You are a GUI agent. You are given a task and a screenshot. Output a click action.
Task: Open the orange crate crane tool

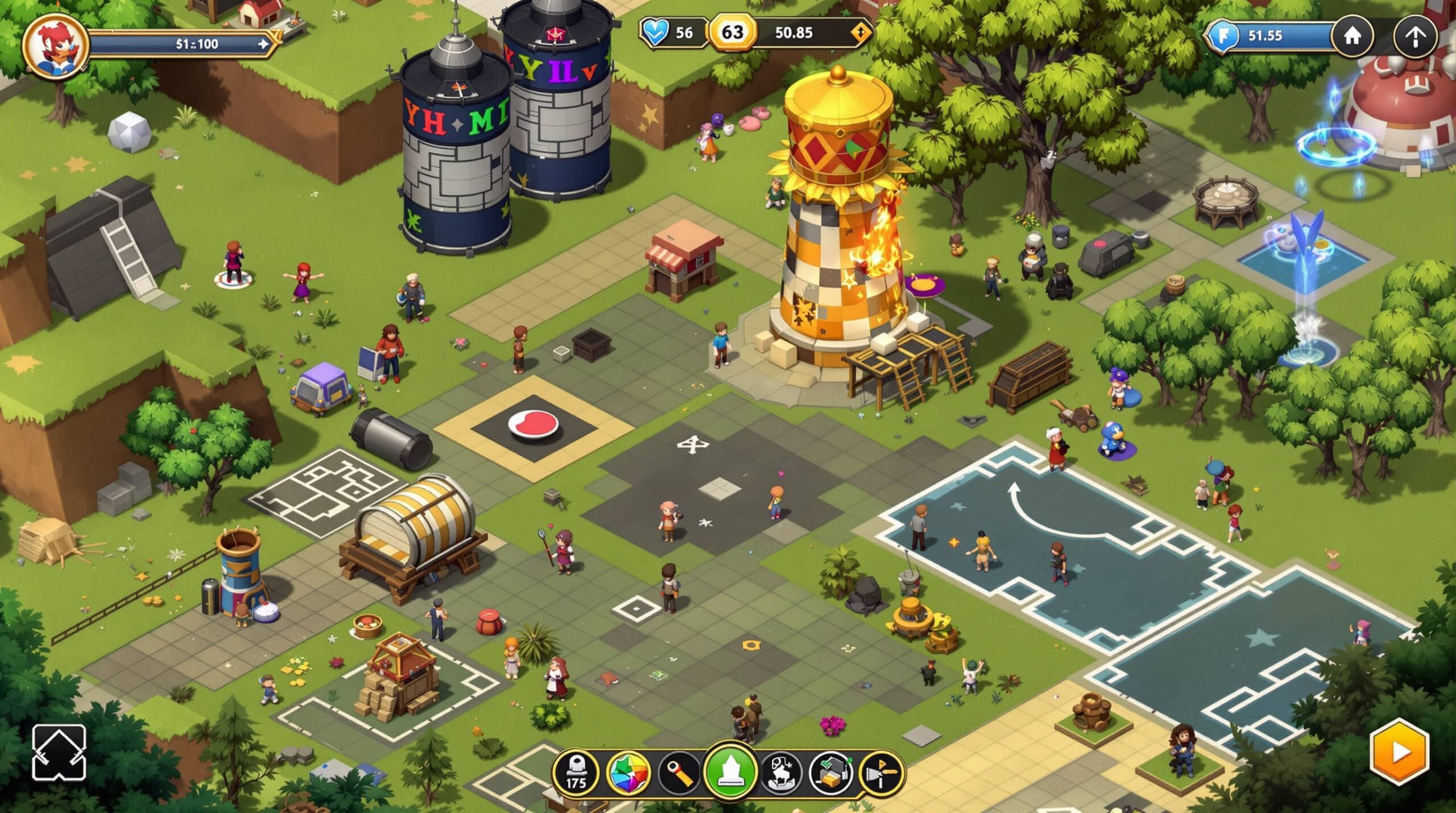[831, 773]
